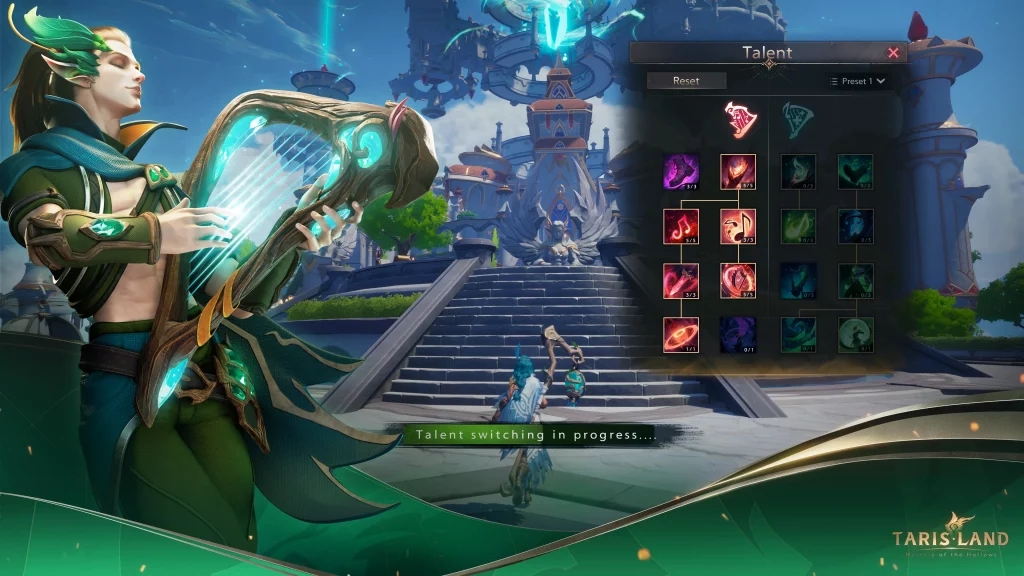The image size is (1024, 576).
Task: Select the double music note talent
Action: 738,227
